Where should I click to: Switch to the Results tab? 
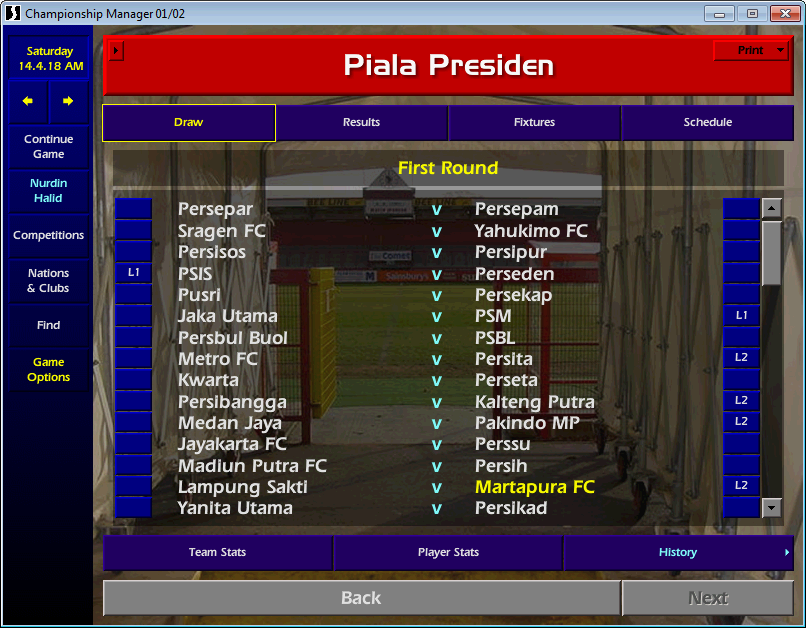[x=361, y=123]
